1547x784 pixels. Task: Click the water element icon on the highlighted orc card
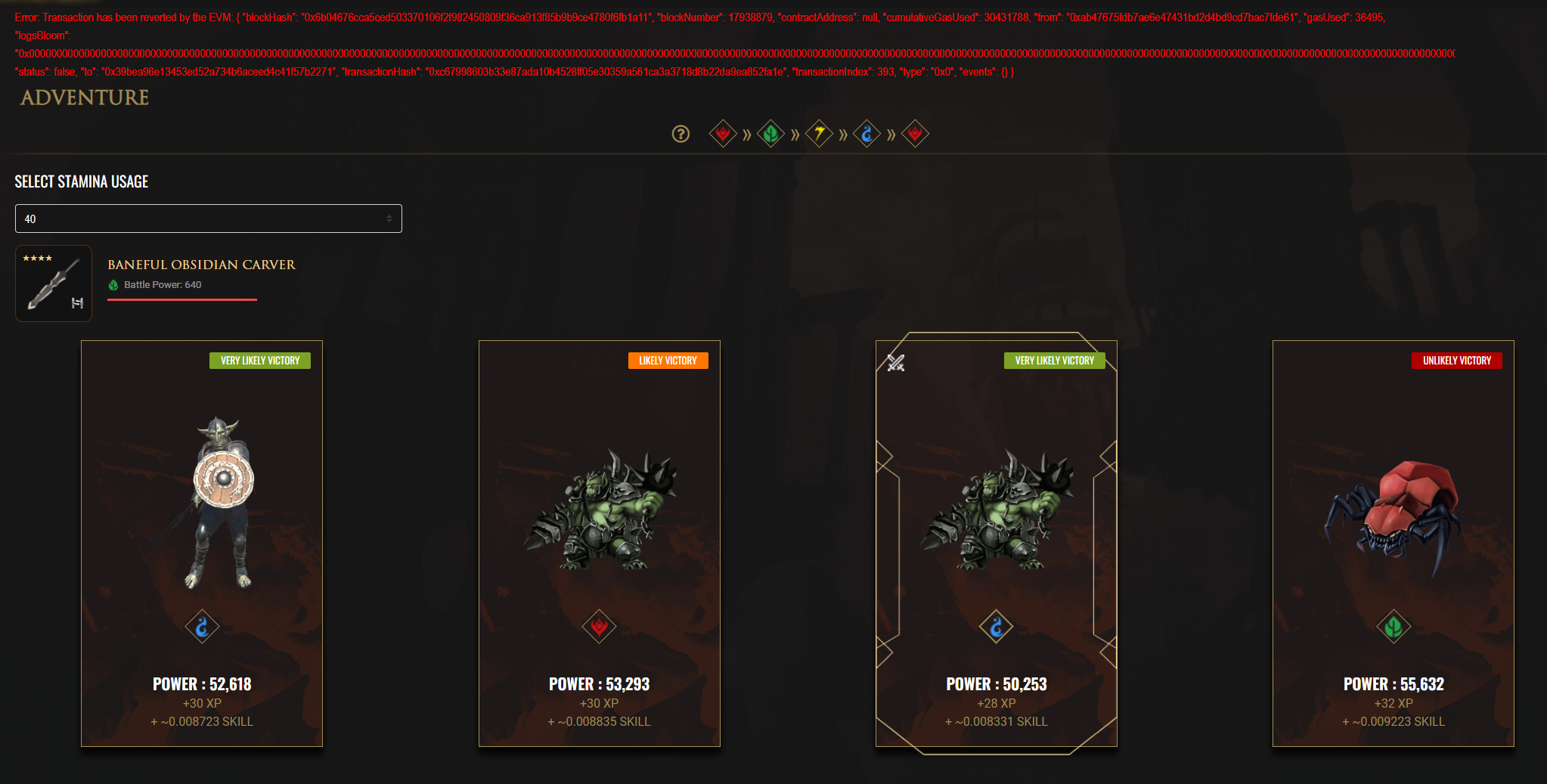pyautogui.click(x=996, y=626)
